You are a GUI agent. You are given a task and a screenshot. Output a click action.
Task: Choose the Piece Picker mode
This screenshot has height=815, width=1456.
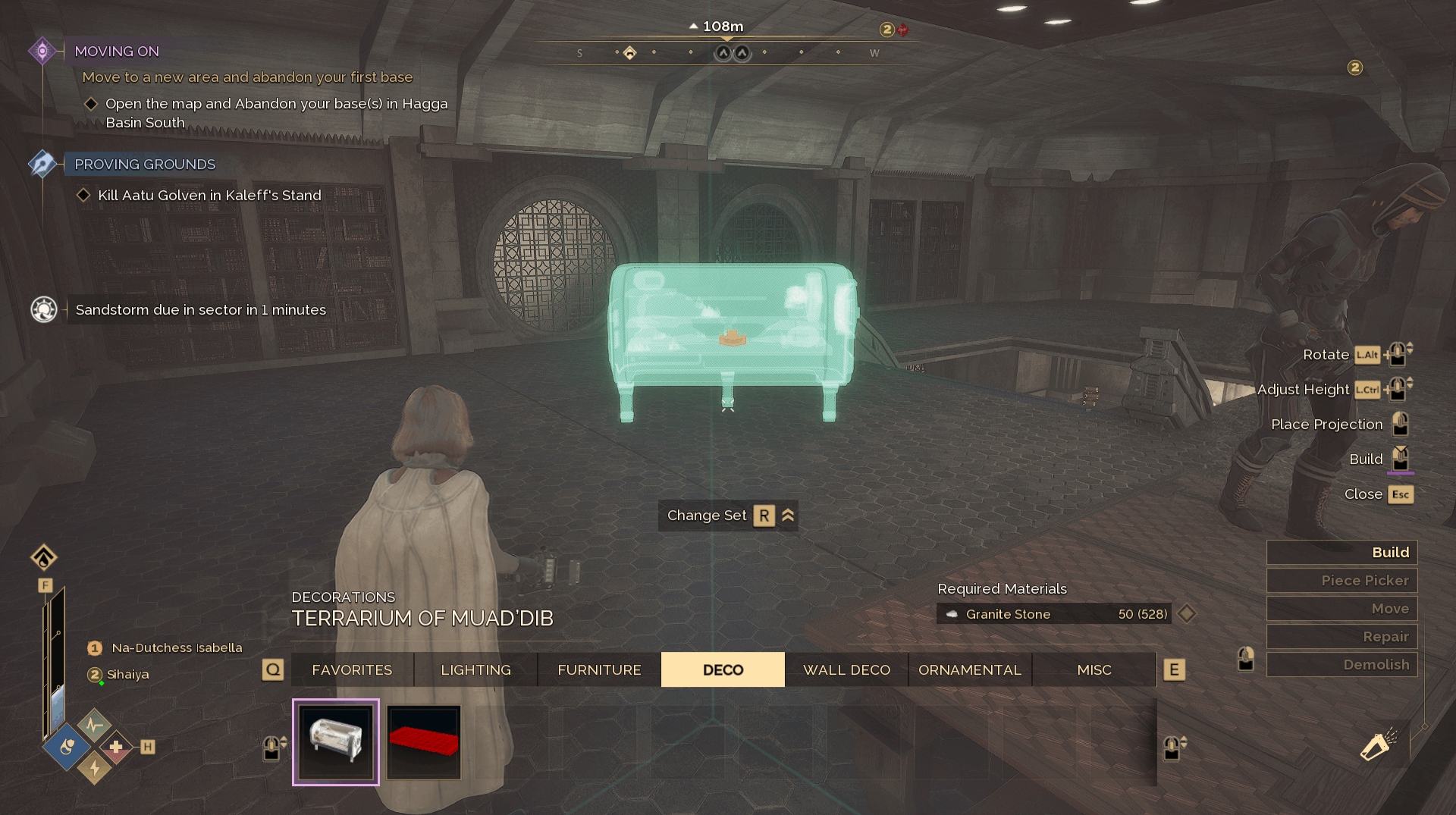pos(1341,581)
